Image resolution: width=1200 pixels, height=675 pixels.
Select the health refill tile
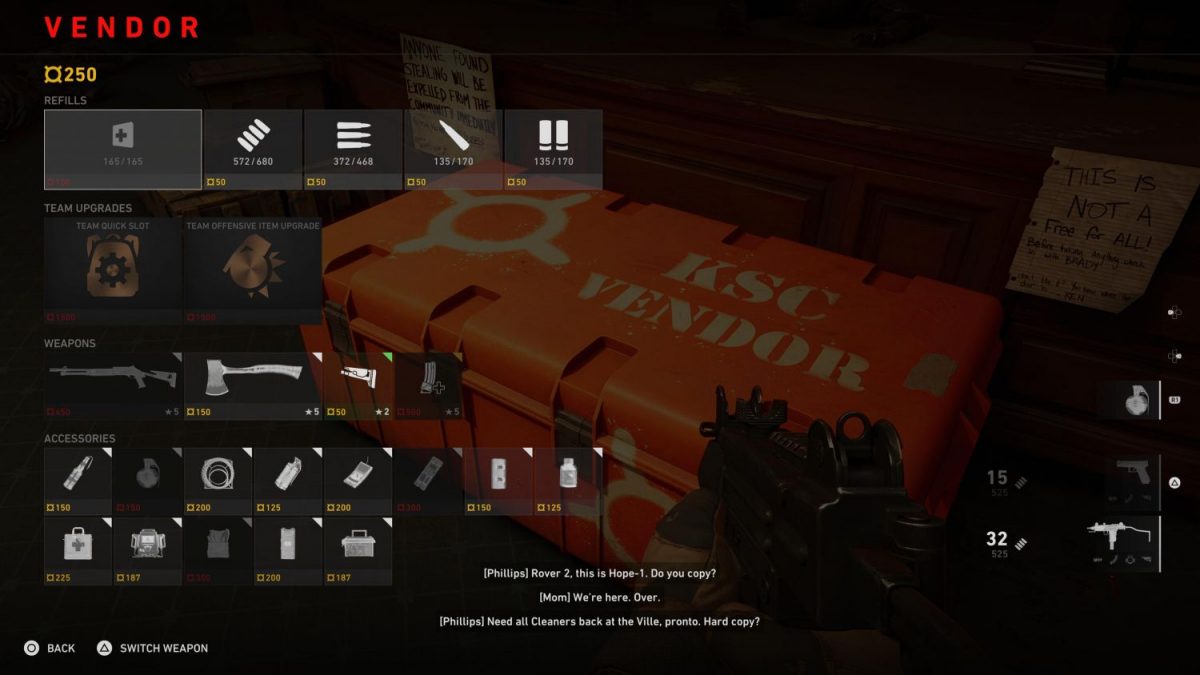point(122,149)
